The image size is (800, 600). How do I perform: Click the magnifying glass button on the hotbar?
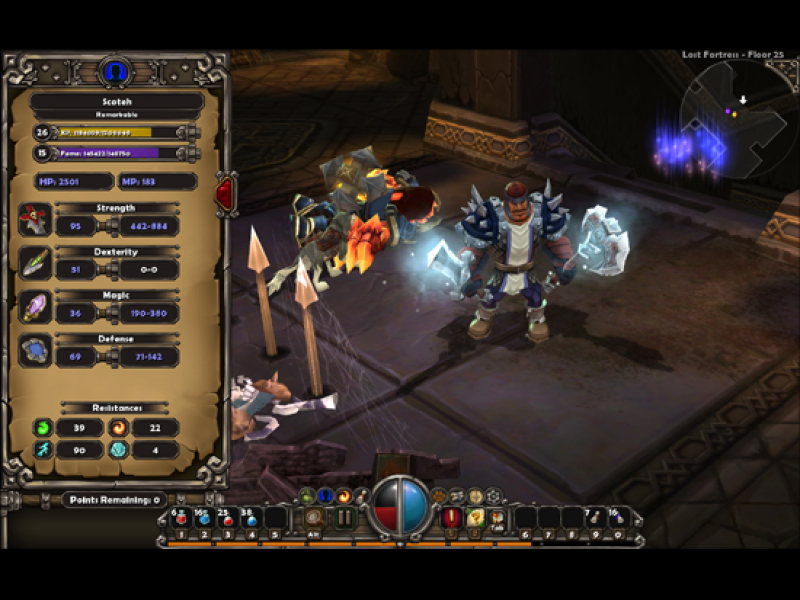[x=315, y=518]
